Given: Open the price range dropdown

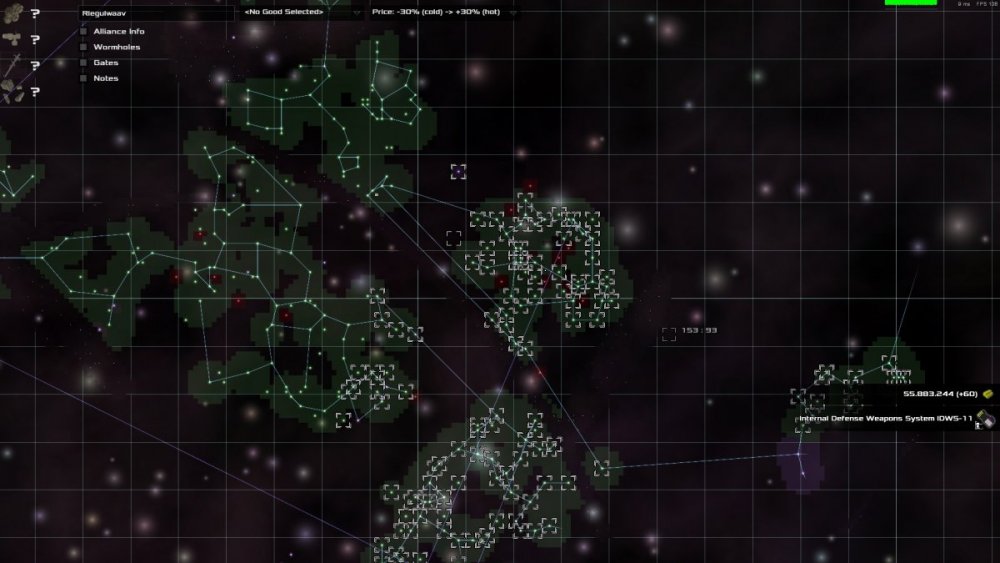Looking at the screenshot, I should [x=444, y=13].
